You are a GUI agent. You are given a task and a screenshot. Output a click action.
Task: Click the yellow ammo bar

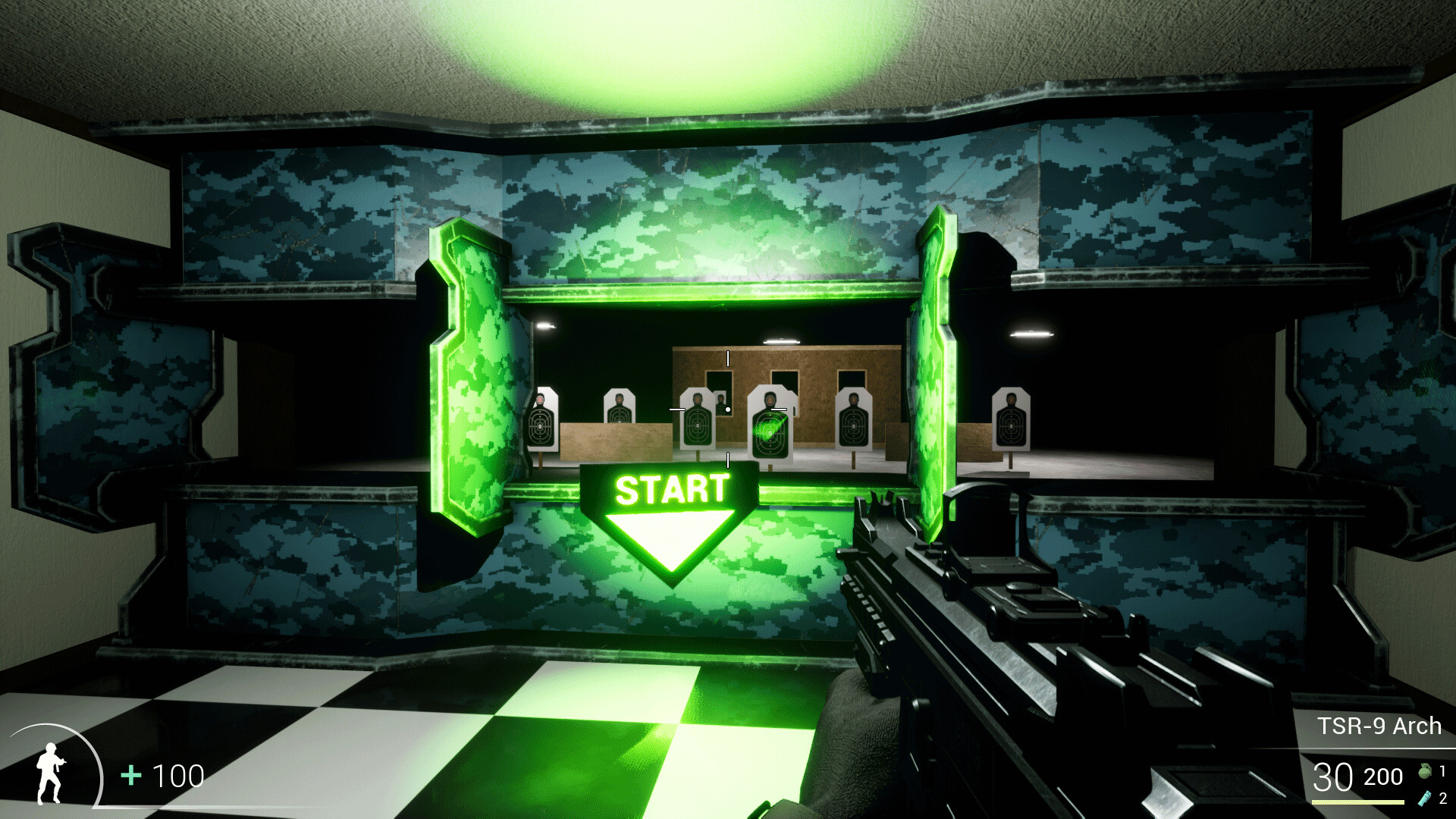[x=1357, y=802]
